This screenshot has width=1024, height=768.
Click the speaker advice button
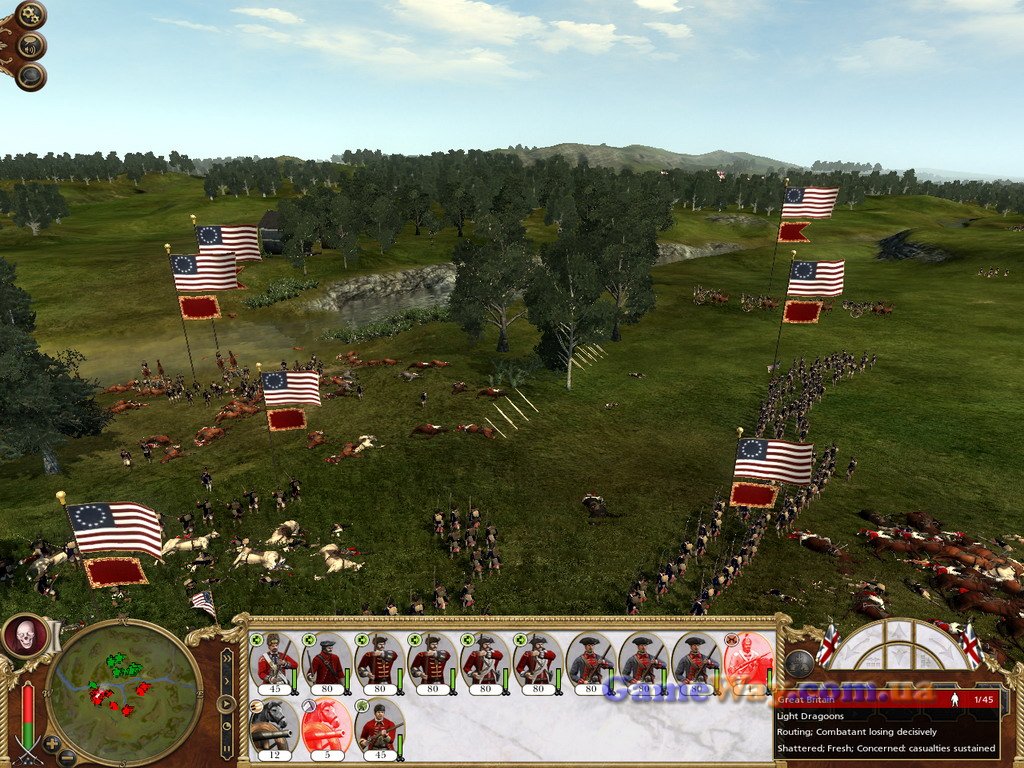32,45
